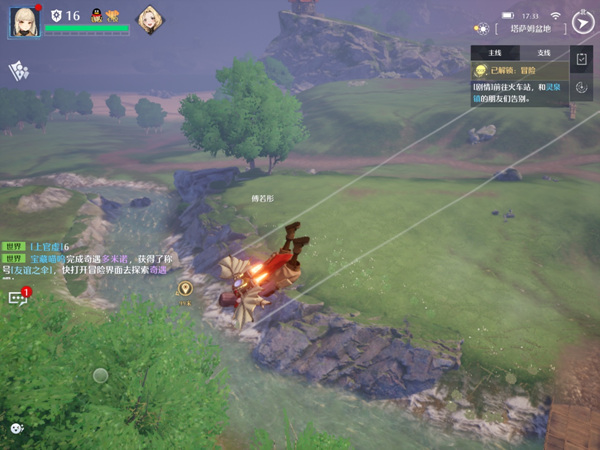Image resolution: width=600 pixels, height=450 pixels.
Task: Open the radar icon under the clipboard
Action: 583,88
